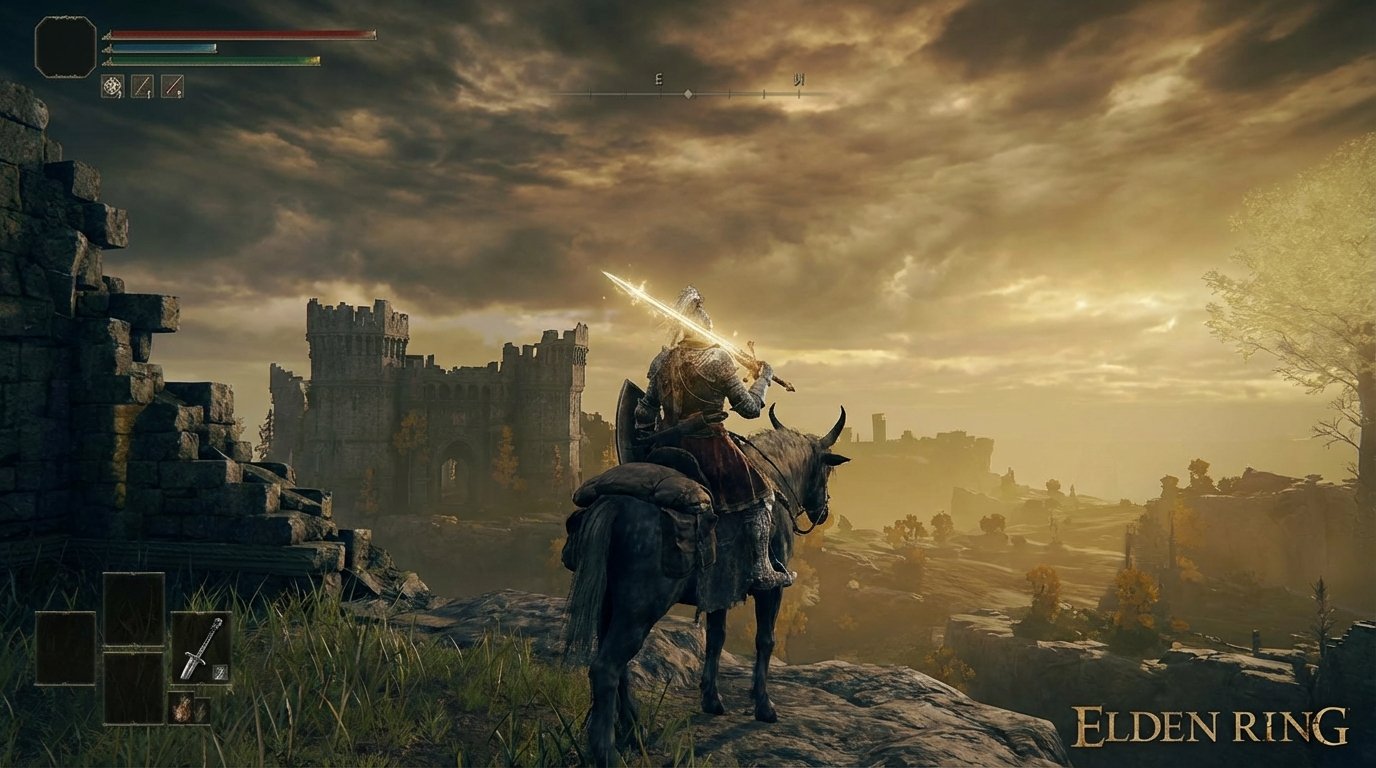Click the empty top spell memory slot
1376x768 pixels.
pos(134,609)
